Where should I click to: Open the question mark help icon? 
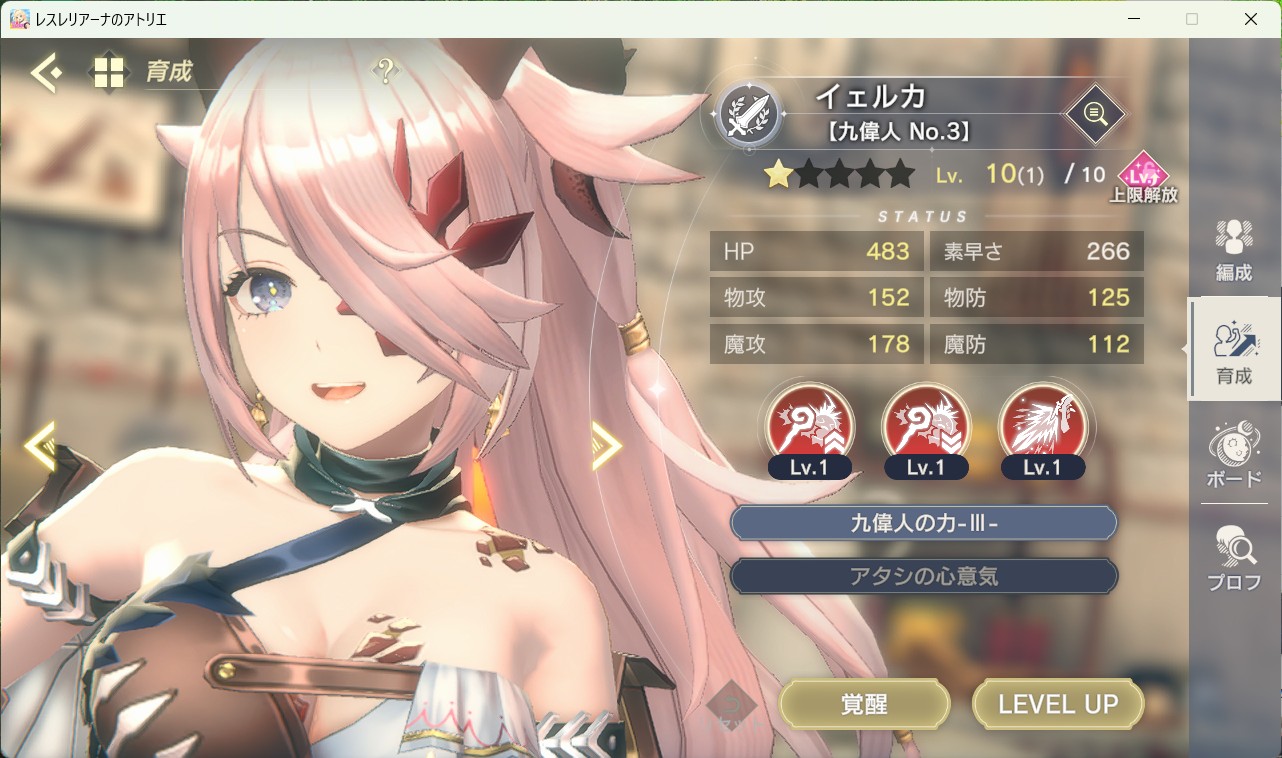(385, 71)
